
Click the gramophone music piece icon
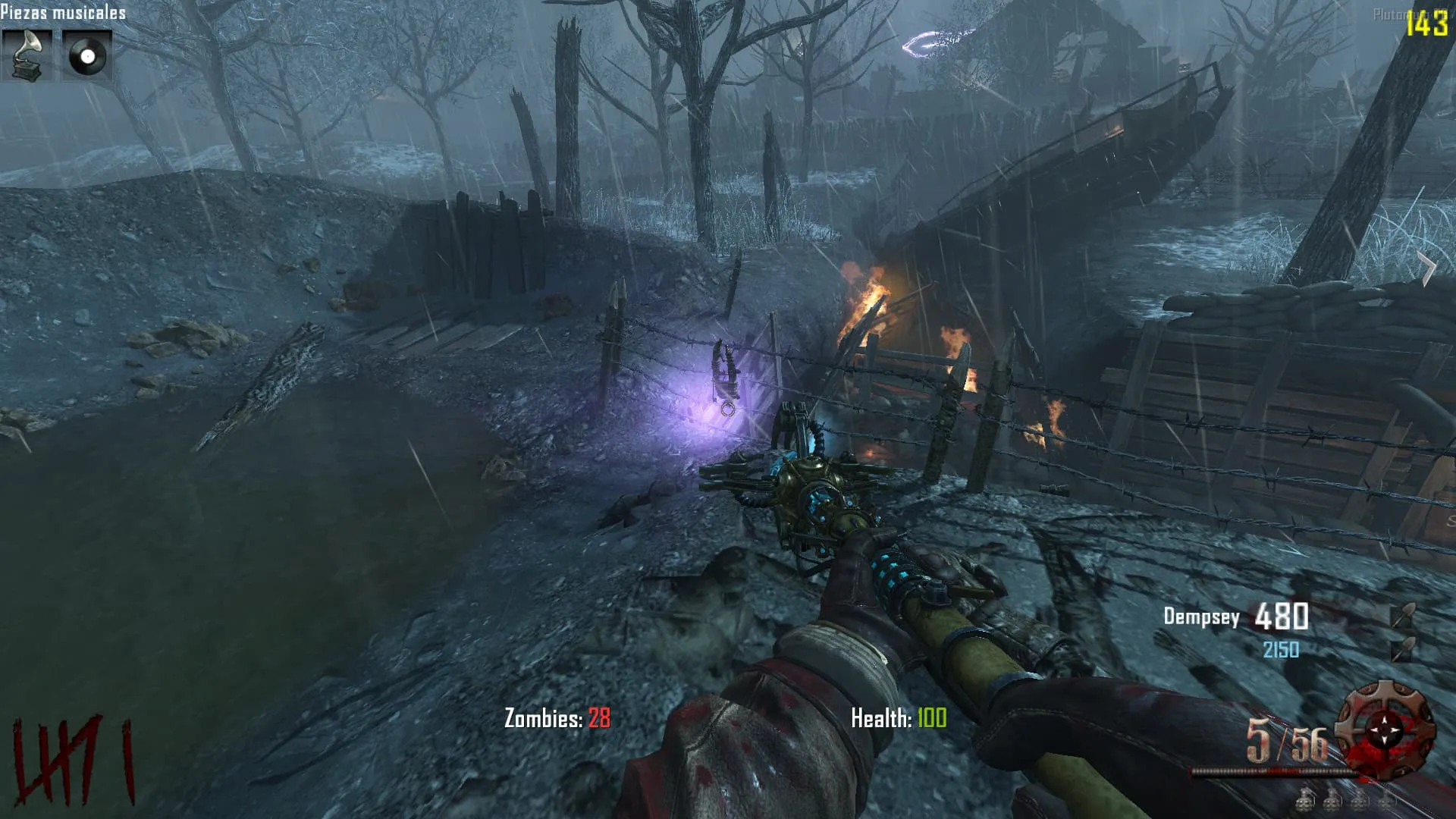27,55
